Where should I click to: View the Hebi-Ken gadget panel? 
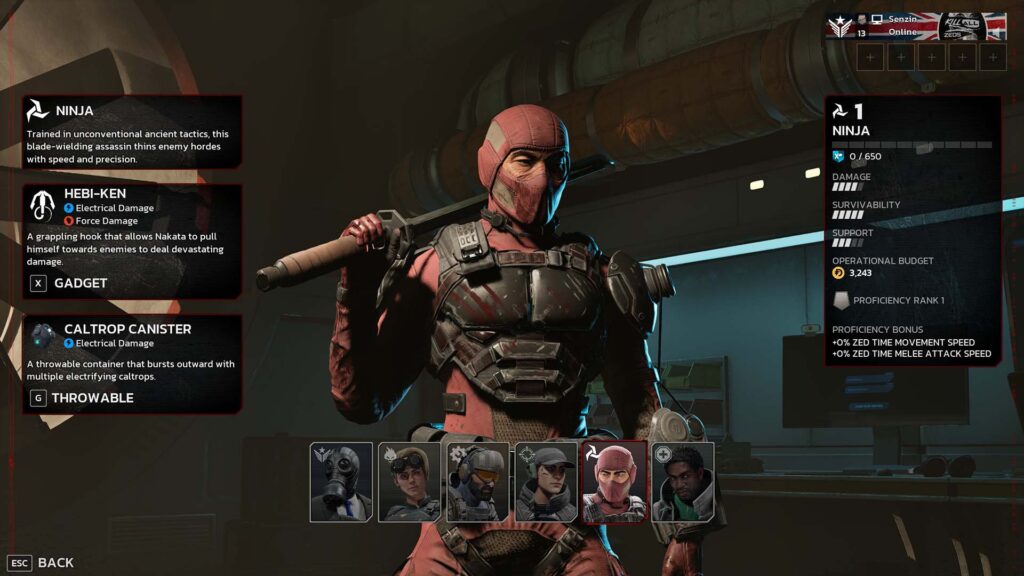click(x=132, y=240)
